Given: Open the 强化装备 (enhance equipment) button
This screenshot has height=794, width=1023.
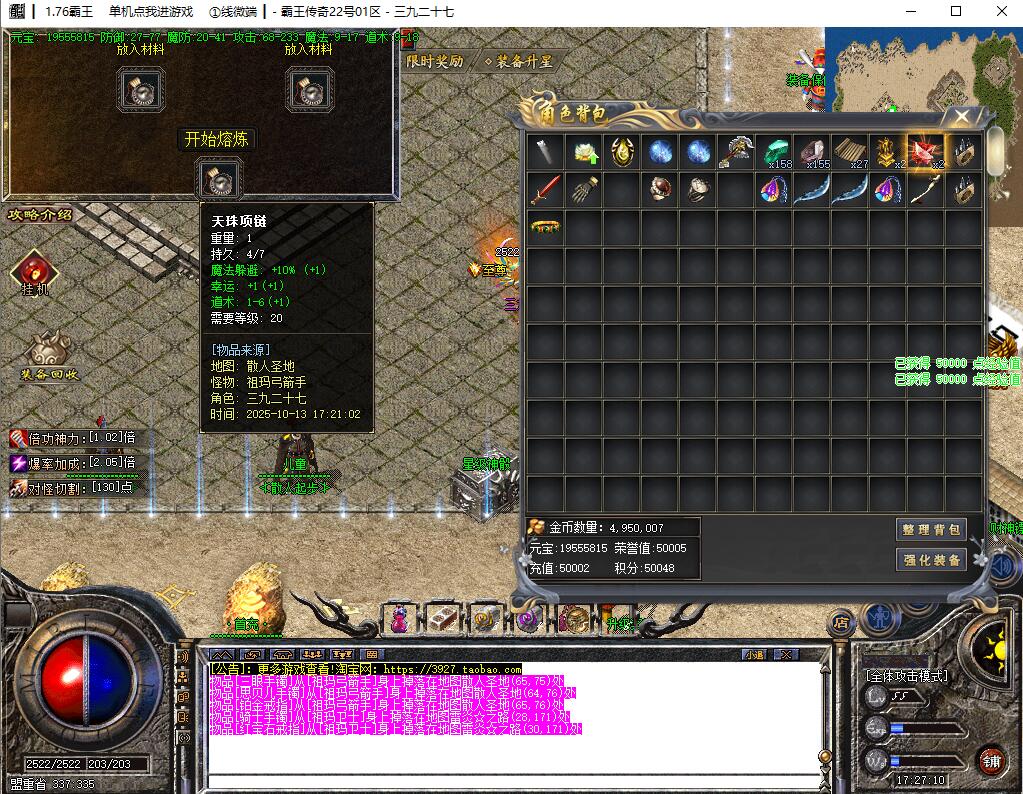Looking at the screenshot, I should tap(931, 560).
